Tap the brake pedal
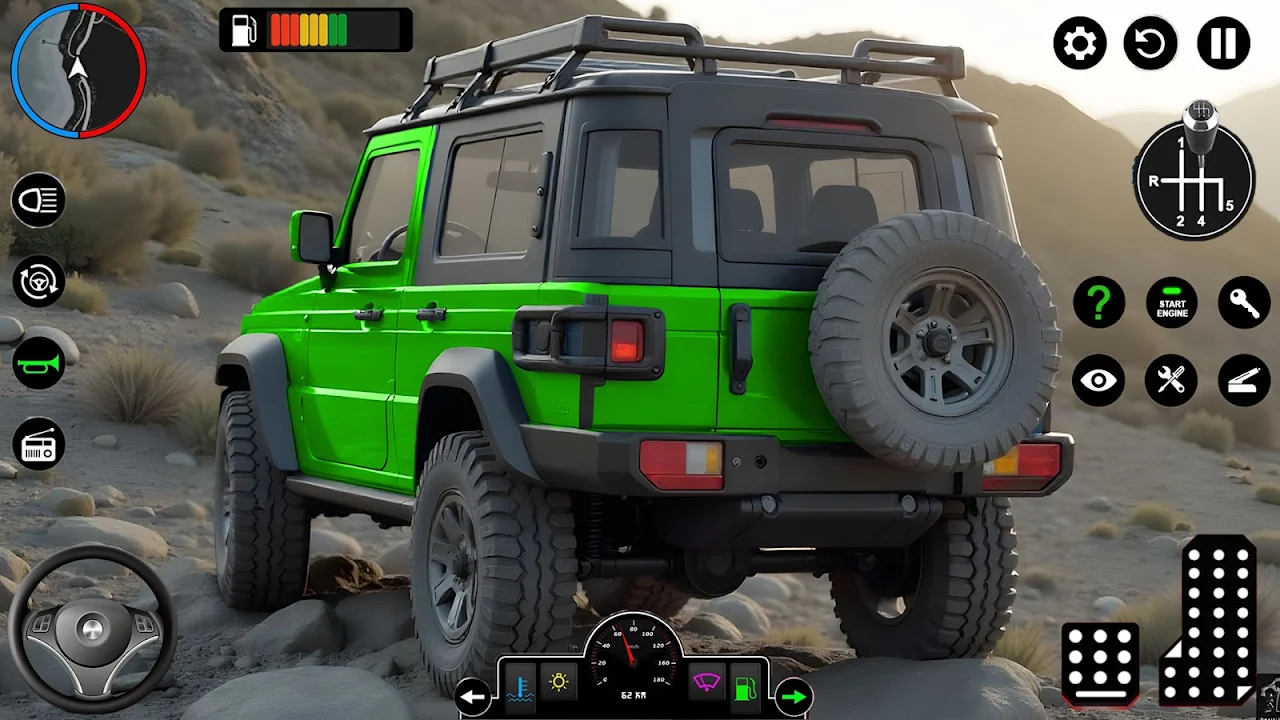The image size is (1280, 720). [1100, 662]
